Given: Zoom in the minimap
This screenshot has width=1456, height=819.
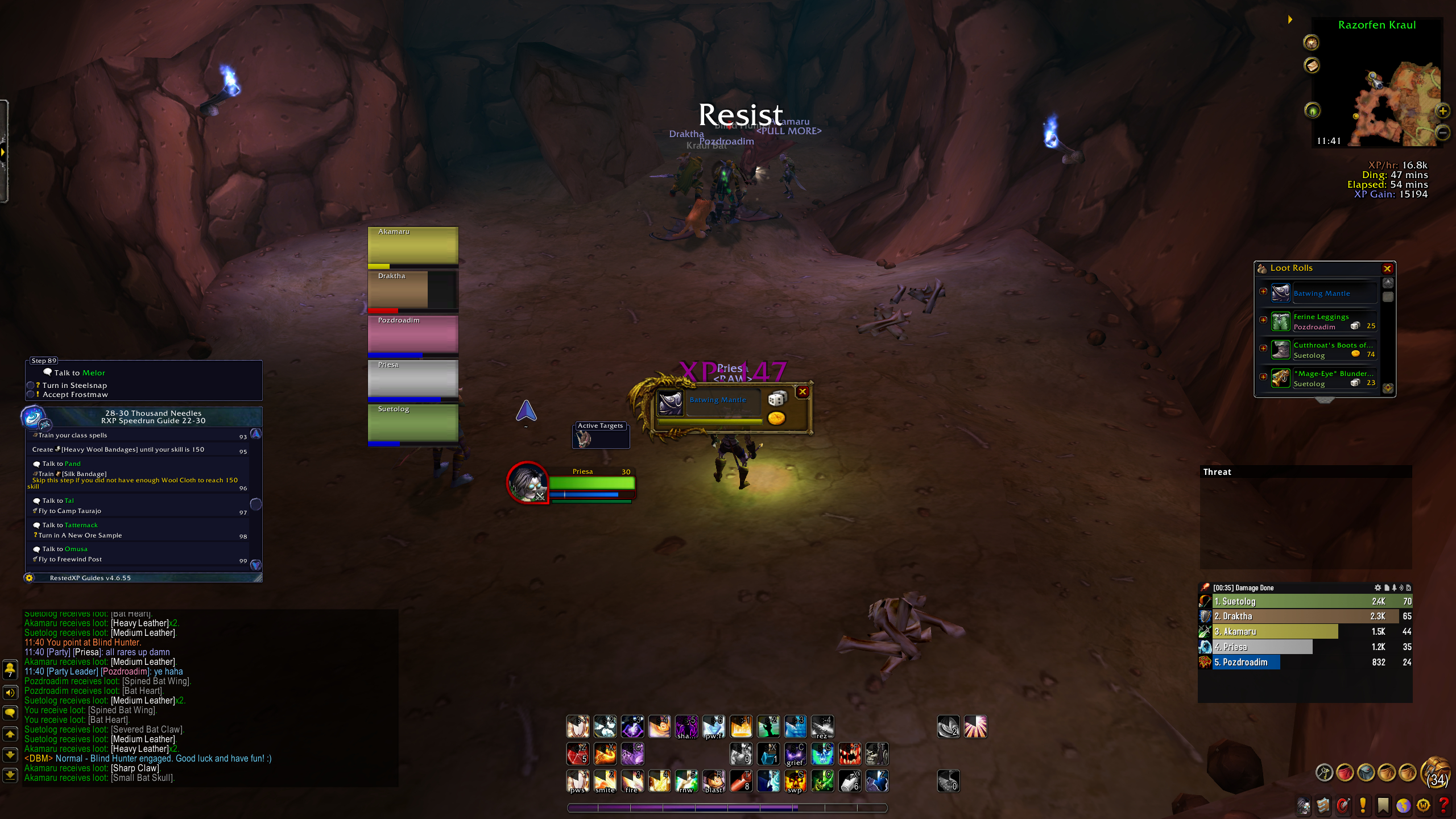Looking at the screenshot, I should coord(1443,111).
